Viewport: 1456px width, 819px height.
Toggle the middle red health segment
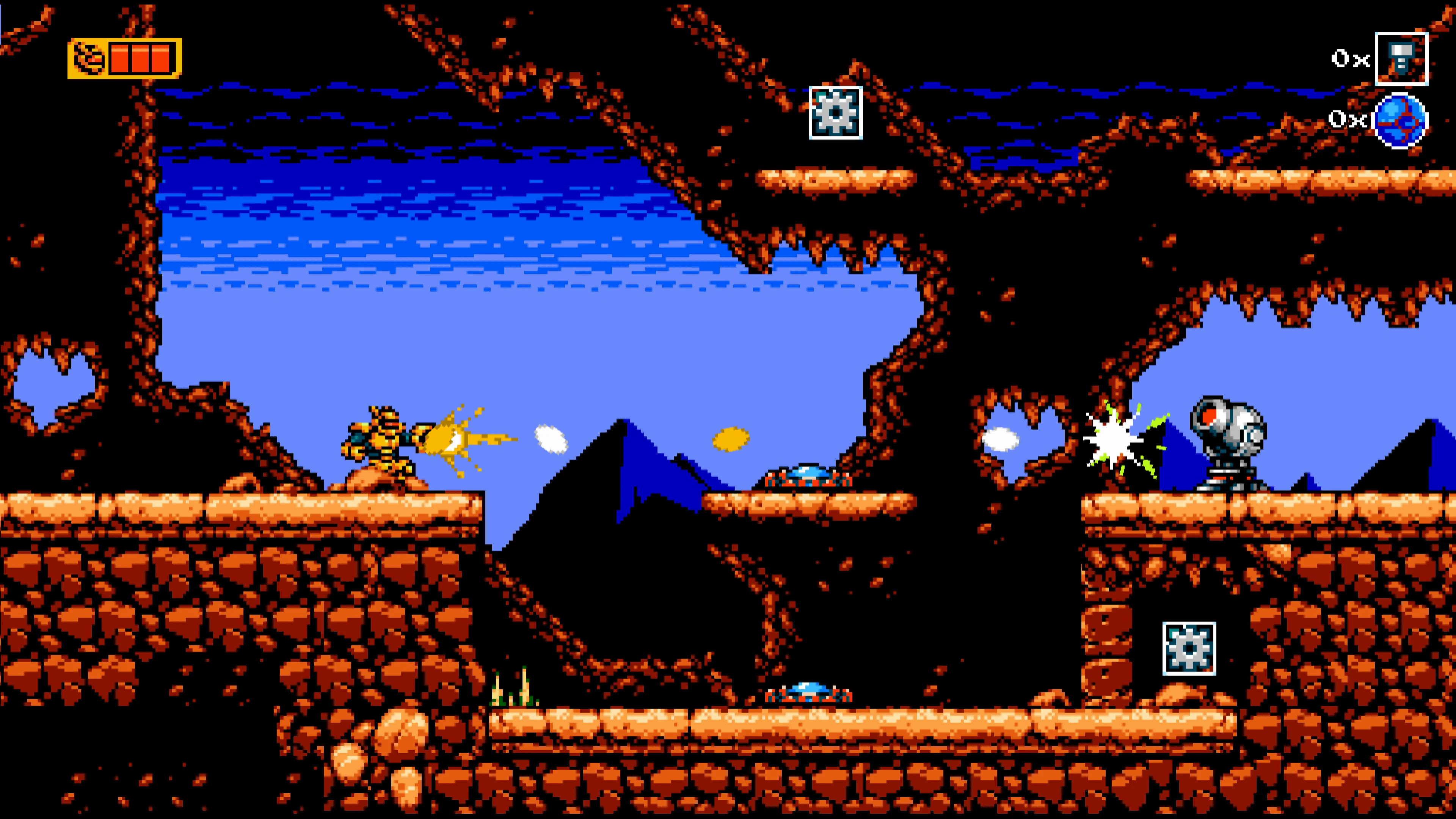tap(141, 58)
